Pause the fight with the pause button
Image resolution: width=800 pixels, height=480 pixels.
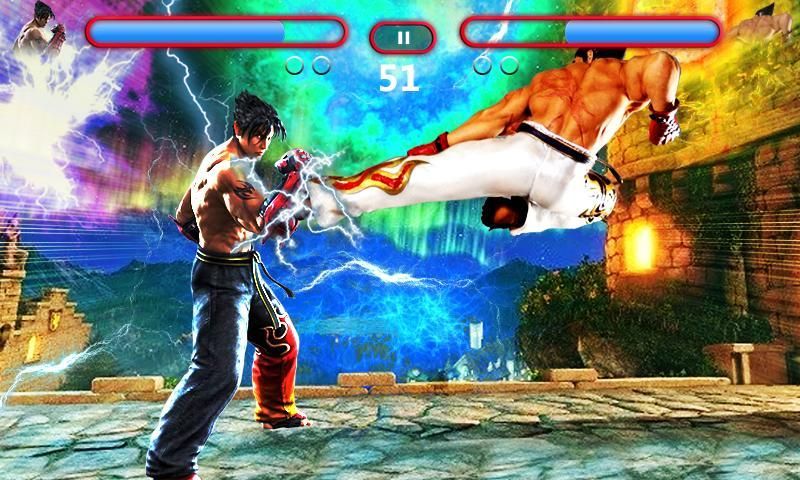402,38
